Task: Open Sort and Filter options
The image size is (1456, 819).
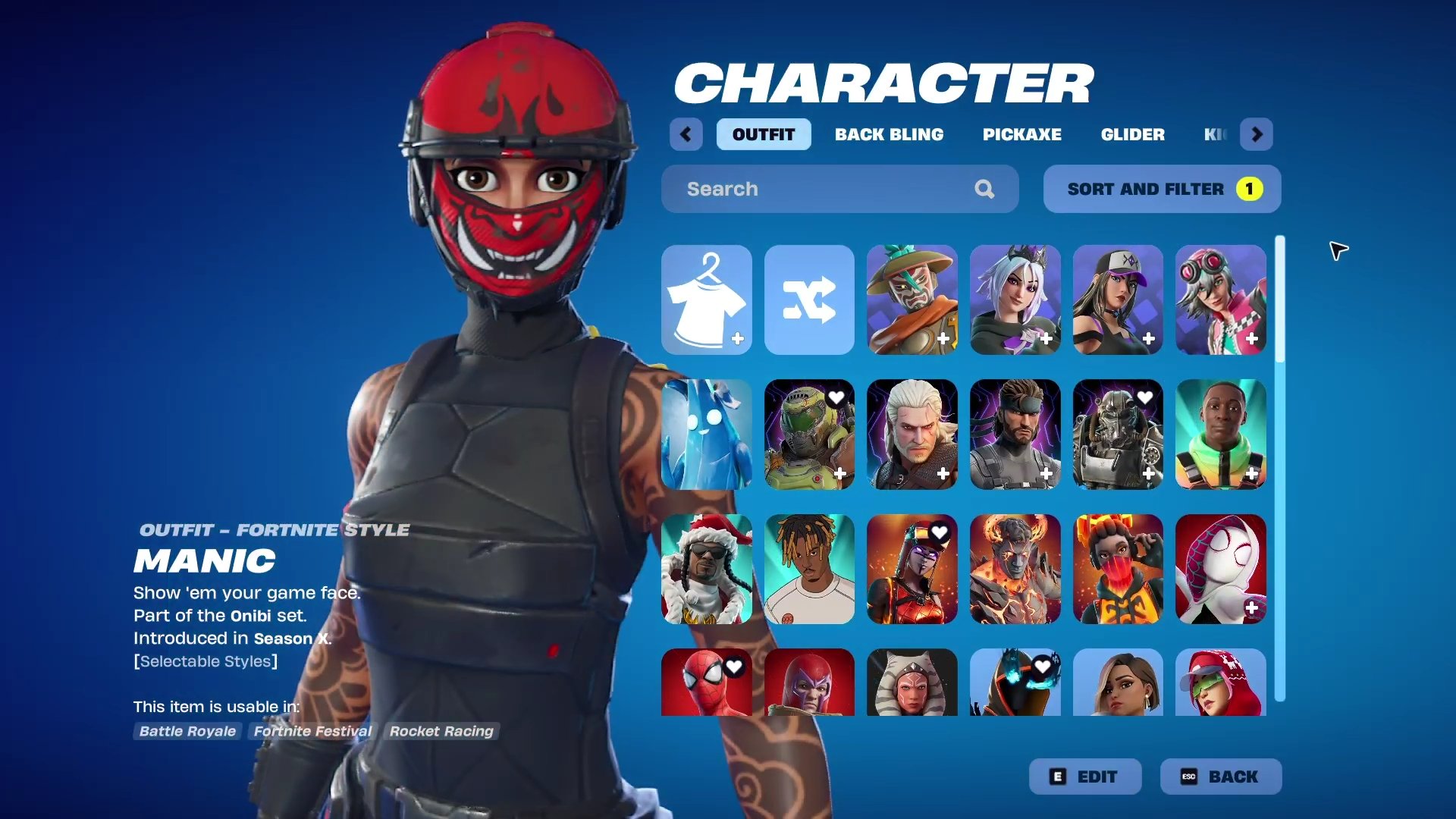Action: 1161,189
